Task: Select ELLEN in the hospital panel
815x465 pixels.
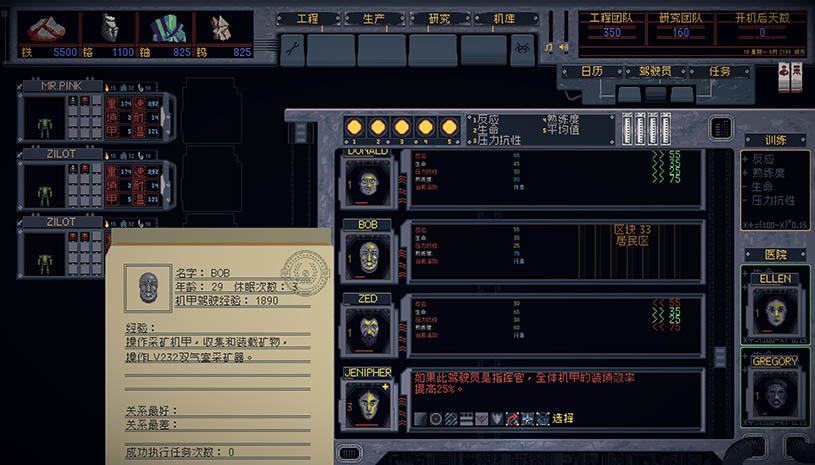Action: (x=775, y=310)
